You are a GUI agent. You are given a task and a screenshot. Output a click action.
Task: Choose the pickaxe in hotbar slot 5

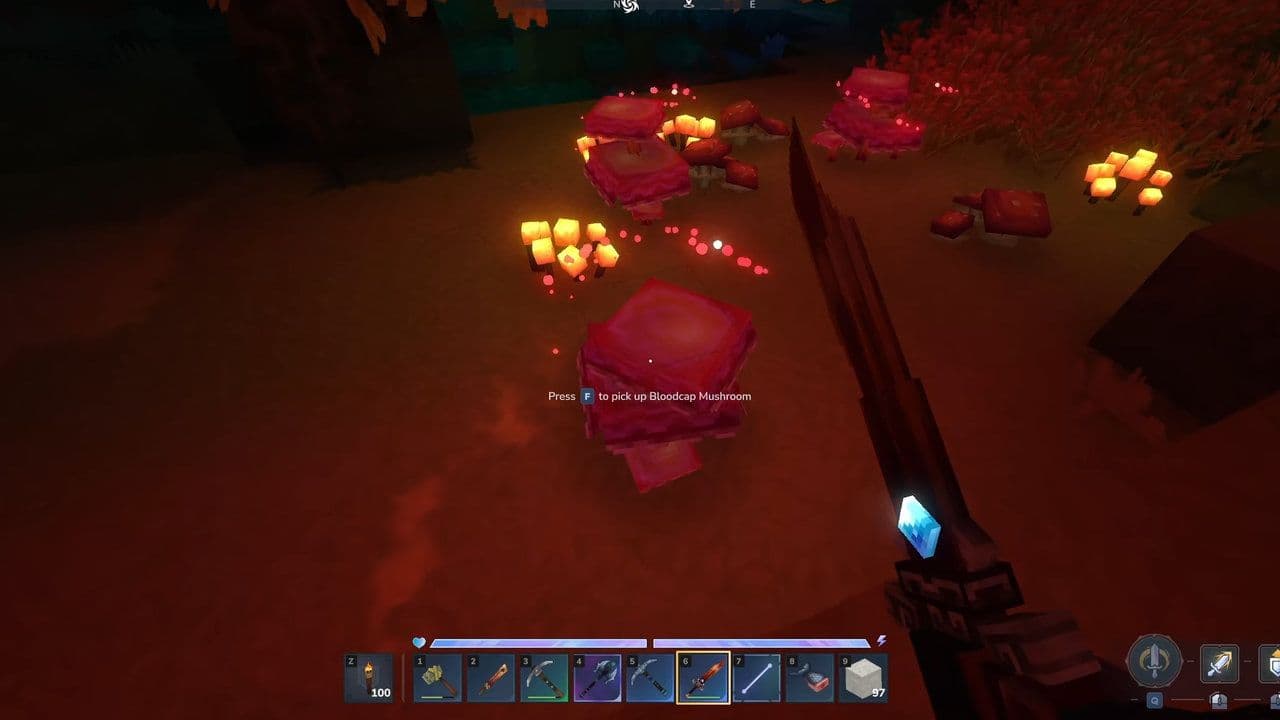pos(650,678)
